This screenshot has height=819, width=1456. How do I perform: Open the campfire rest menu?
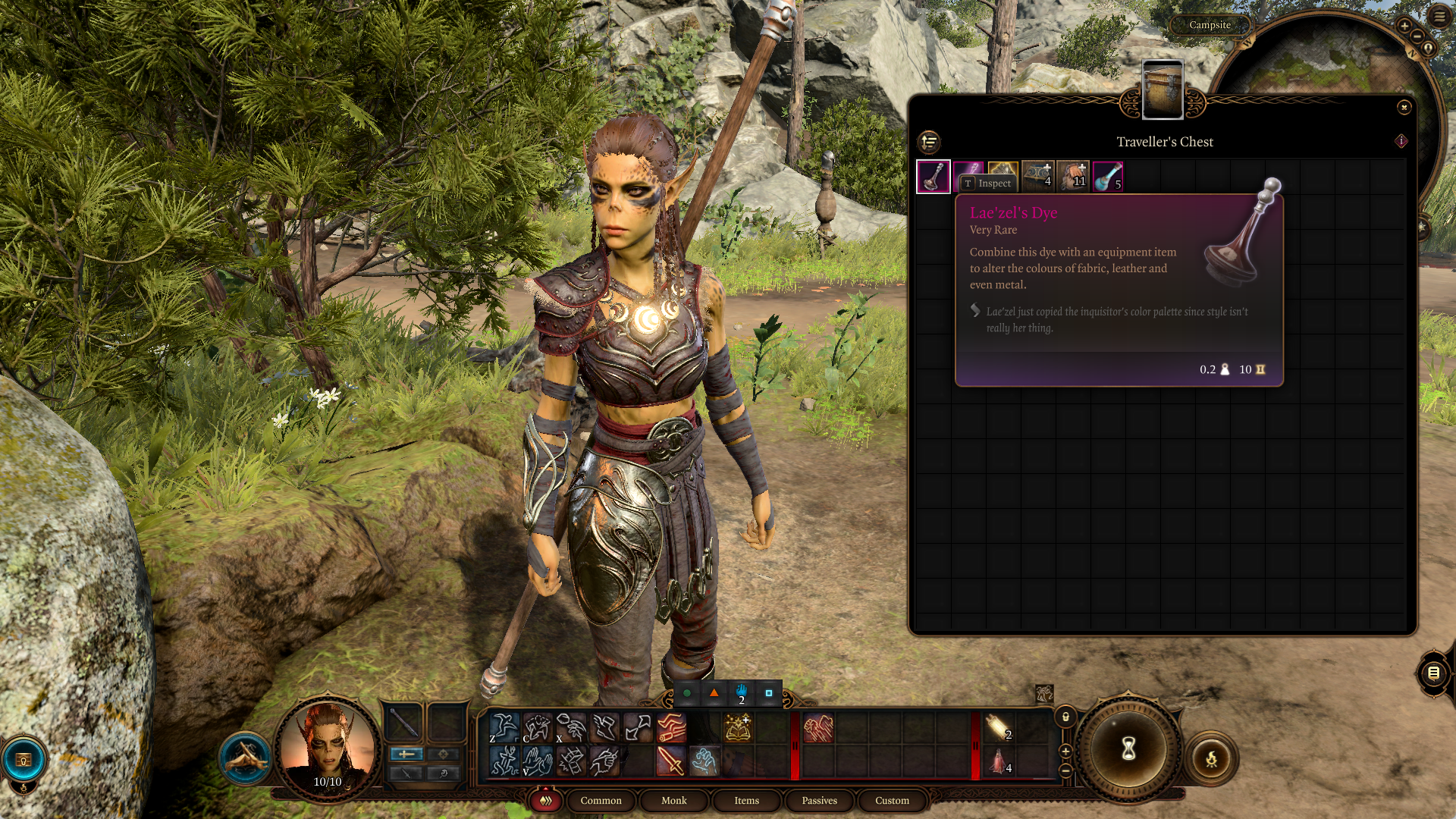click(1211, 758)
